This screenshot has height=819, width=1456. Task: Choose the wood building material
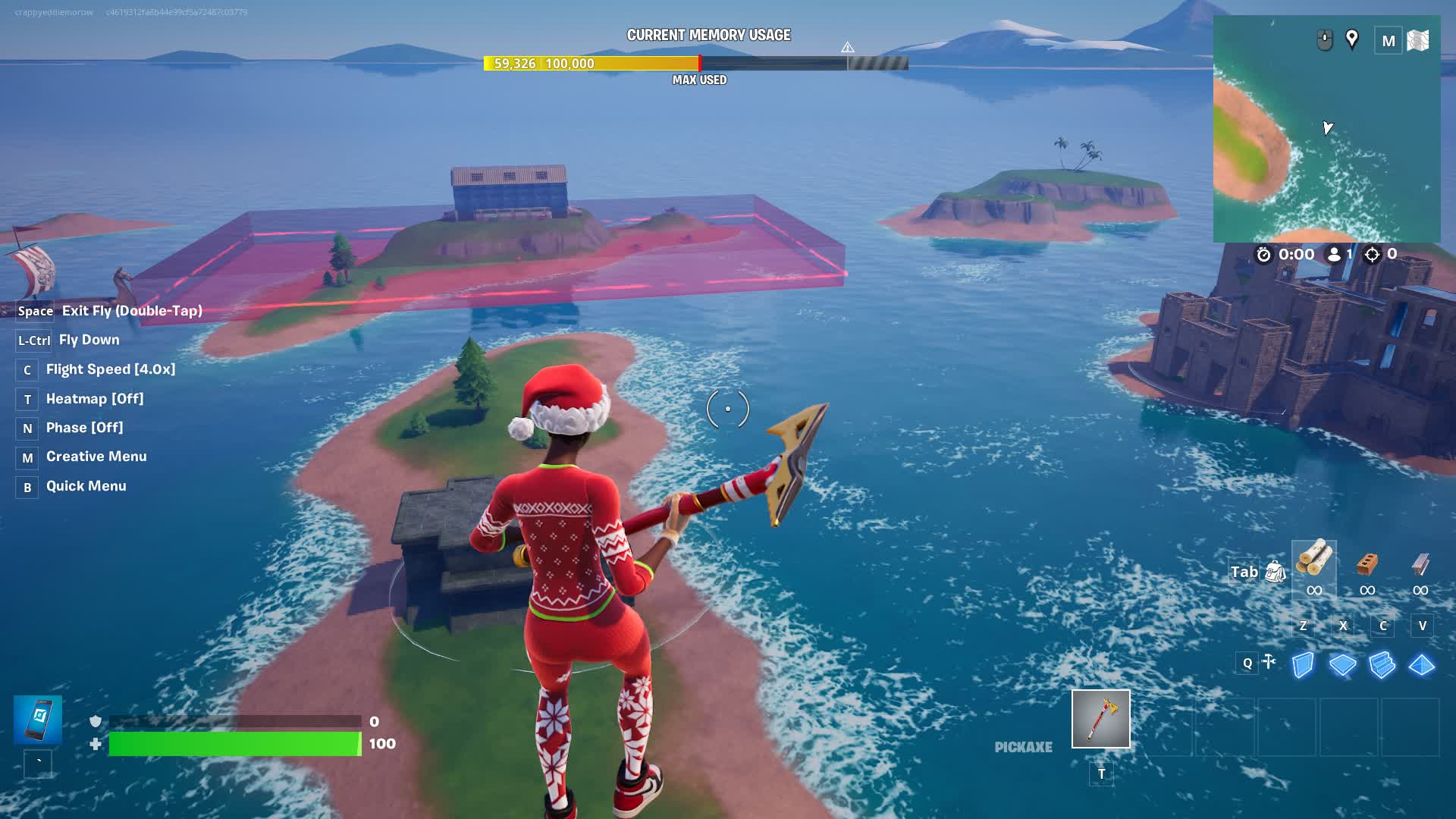click(1313, 560)
